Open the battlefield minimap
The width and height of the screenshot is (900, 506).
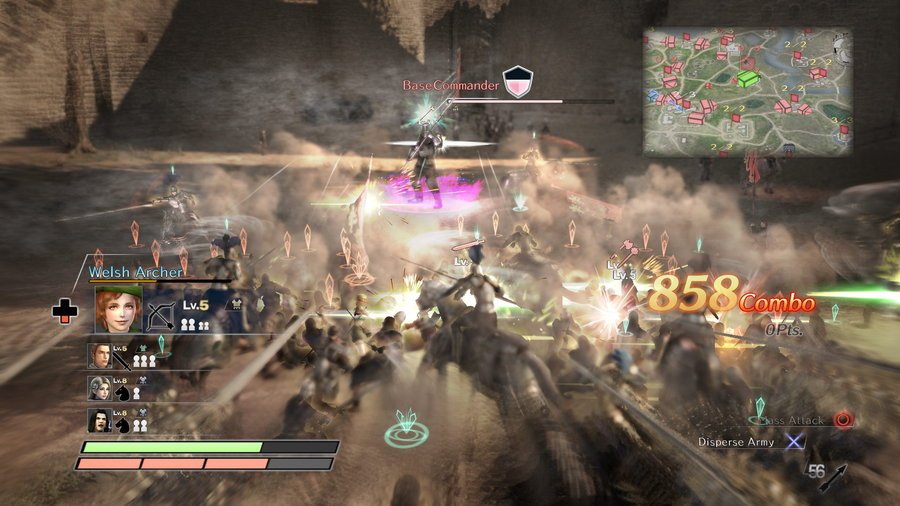[x=748, y=90]
